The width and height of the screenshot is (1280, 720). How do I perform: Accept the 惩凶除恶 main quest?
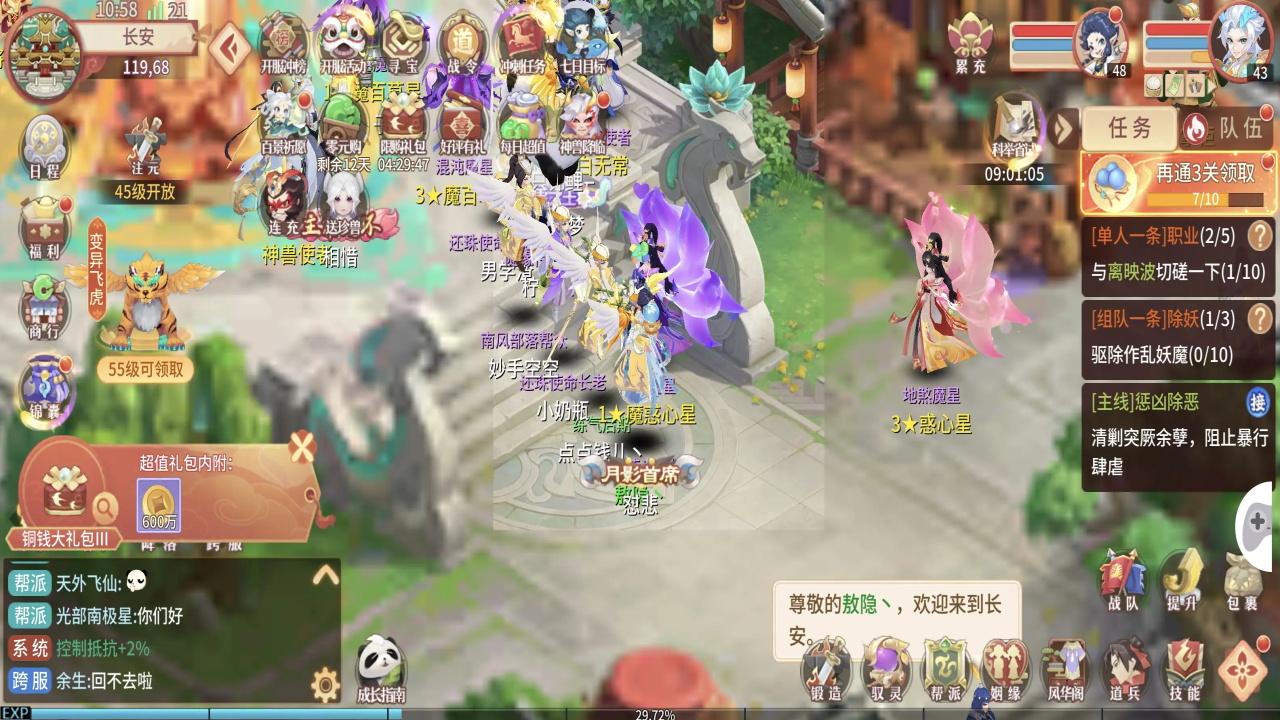pos(1257,402)
